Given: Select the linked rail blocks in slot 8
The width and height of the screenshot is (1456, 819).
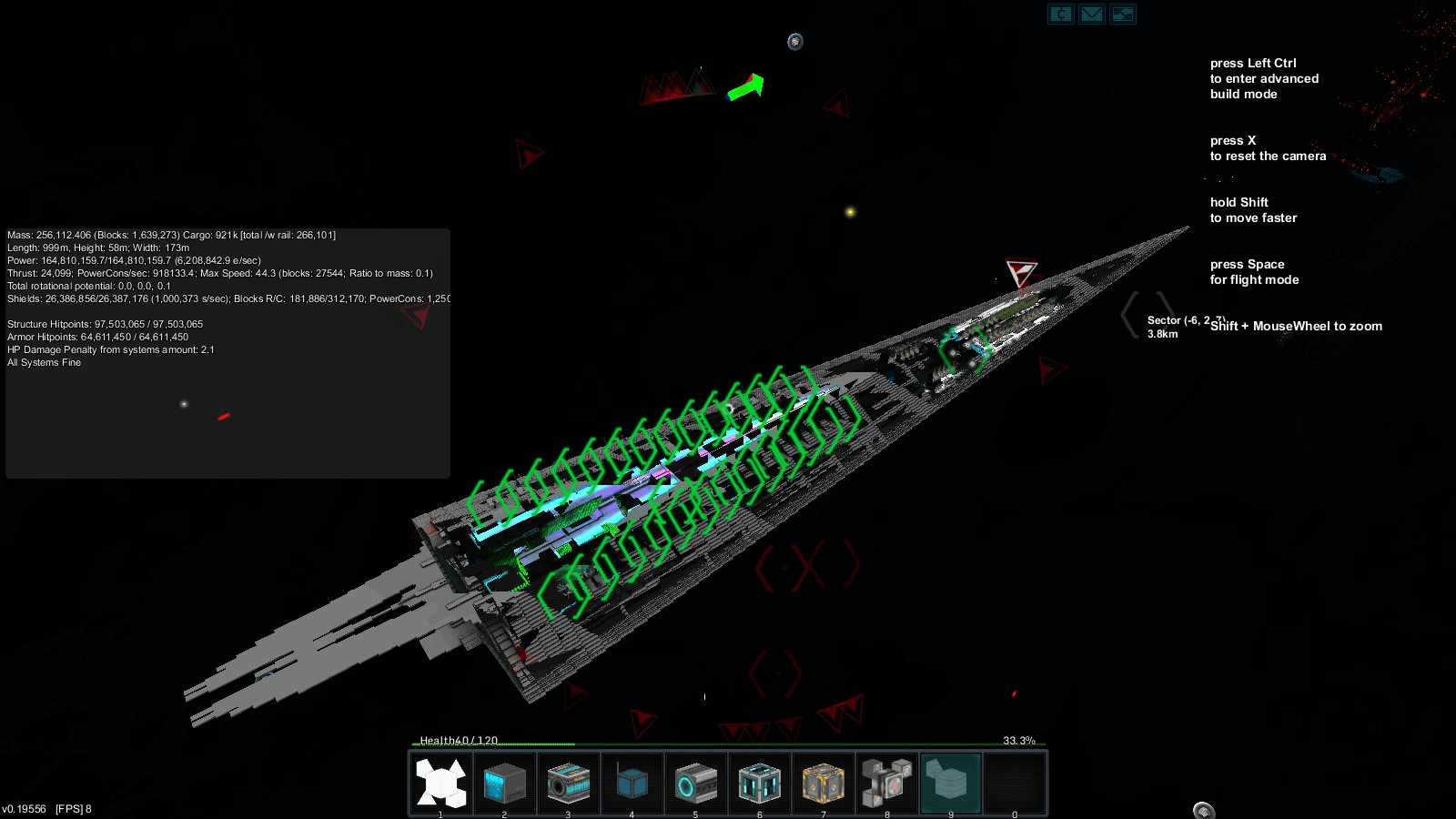Looking at the screenshot, I should (887, 783).
